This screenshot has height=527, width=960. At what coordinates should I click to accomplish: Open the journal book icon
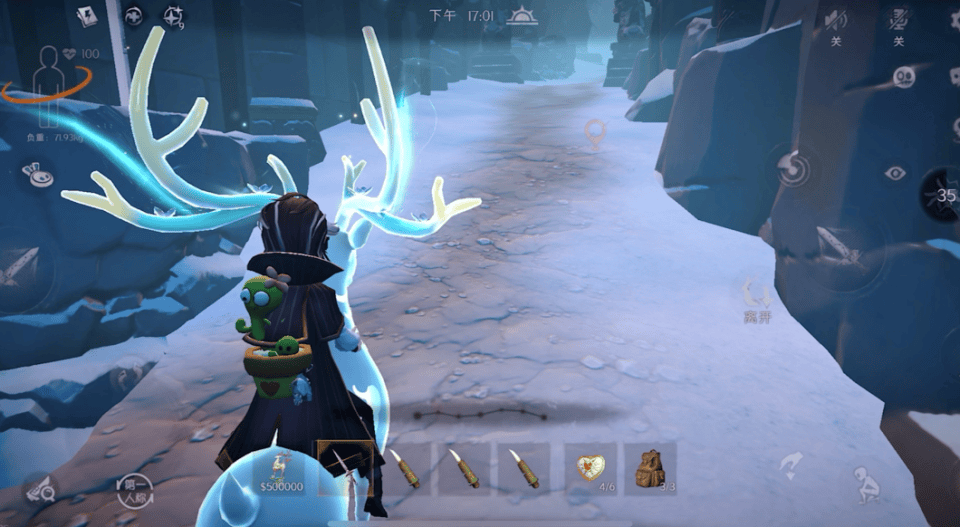87,16
